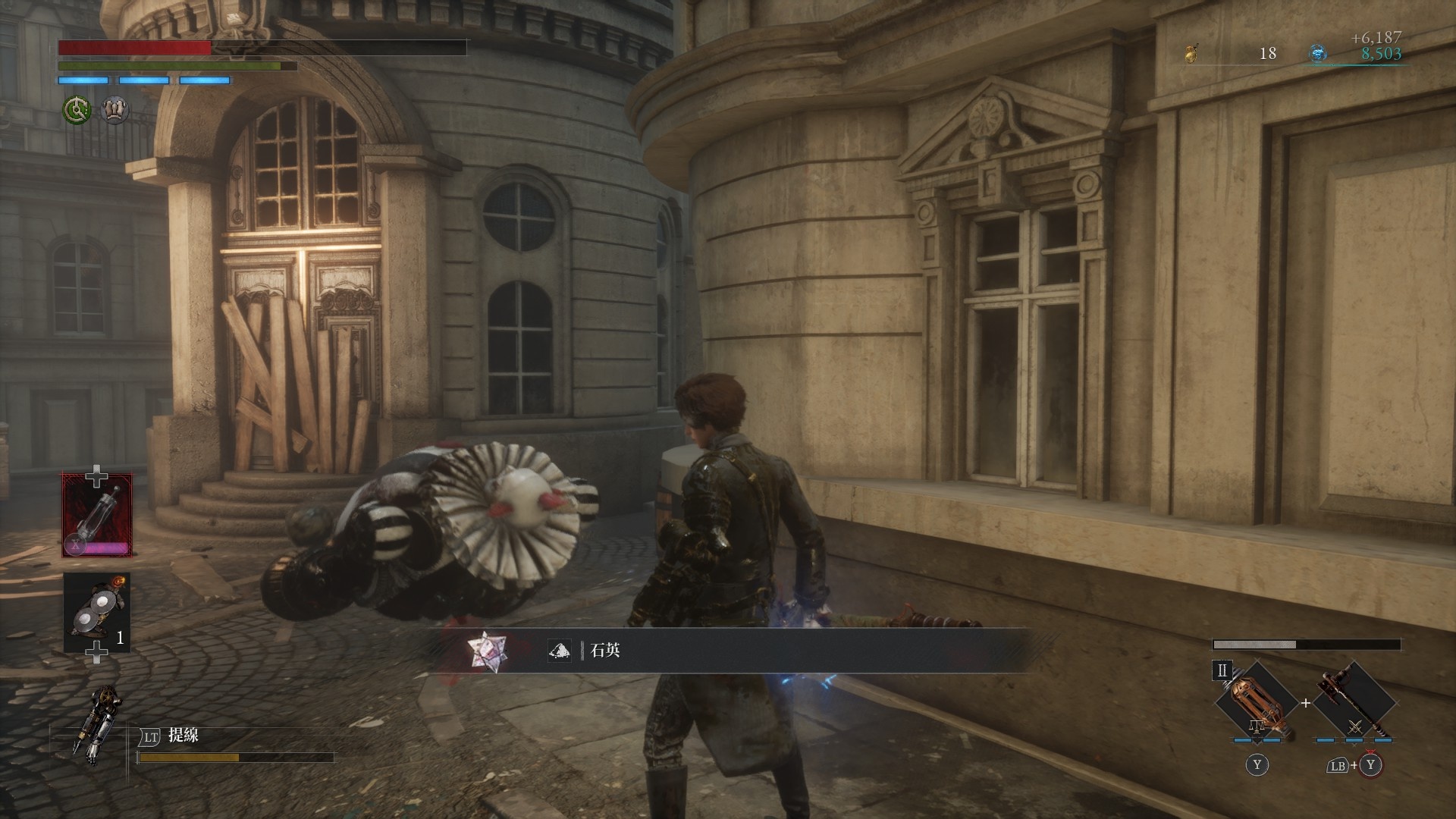The height and width of the screenshot is (819, 1456).
Task: Click the blue Ergo currency icon
Action: pos(1318,53)
